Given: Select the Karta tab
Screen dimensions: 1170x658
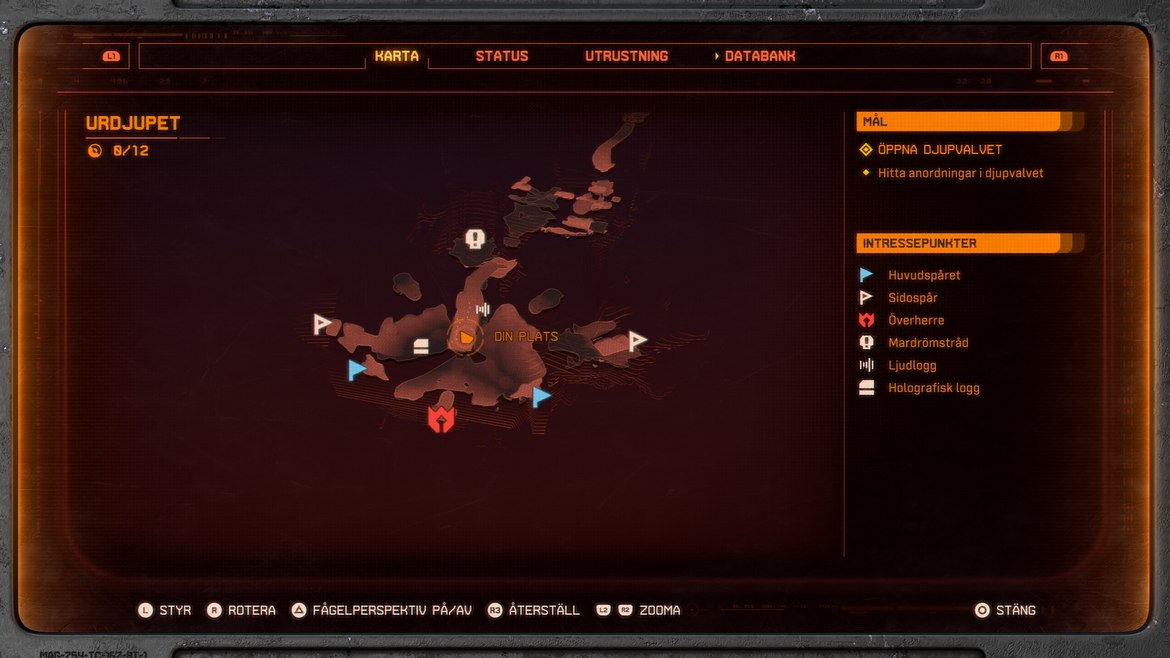Looking at the screenshot, I should pyautogui.click(x=397, y=57).
